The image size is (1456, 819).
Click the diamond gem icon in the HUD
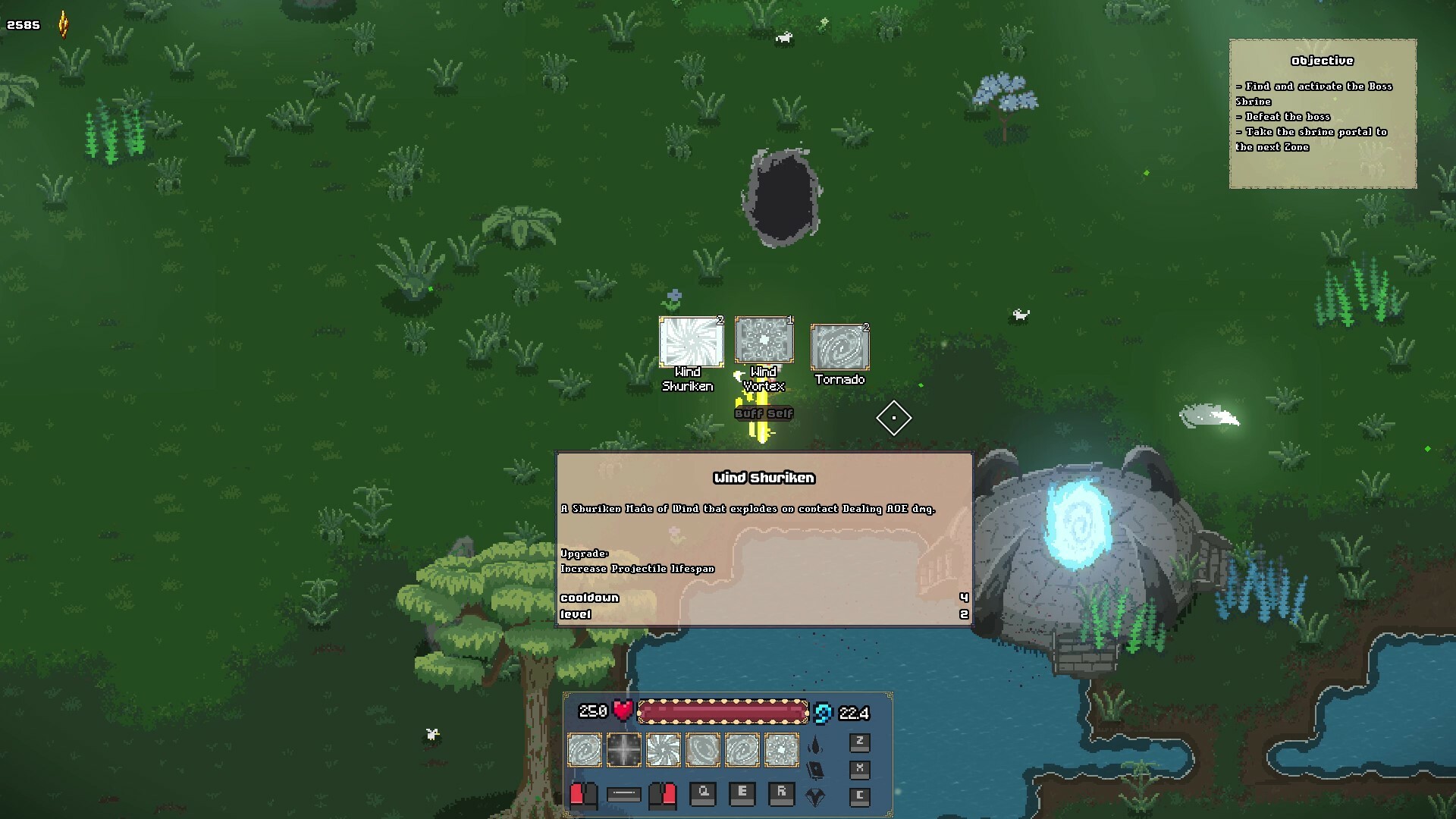pos(816,796)
